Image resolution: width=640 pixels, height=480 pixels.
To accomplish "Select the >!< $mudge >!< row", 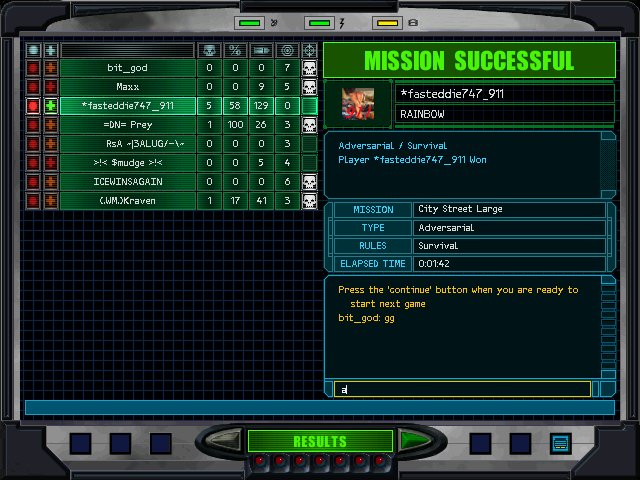I will 127,163.
